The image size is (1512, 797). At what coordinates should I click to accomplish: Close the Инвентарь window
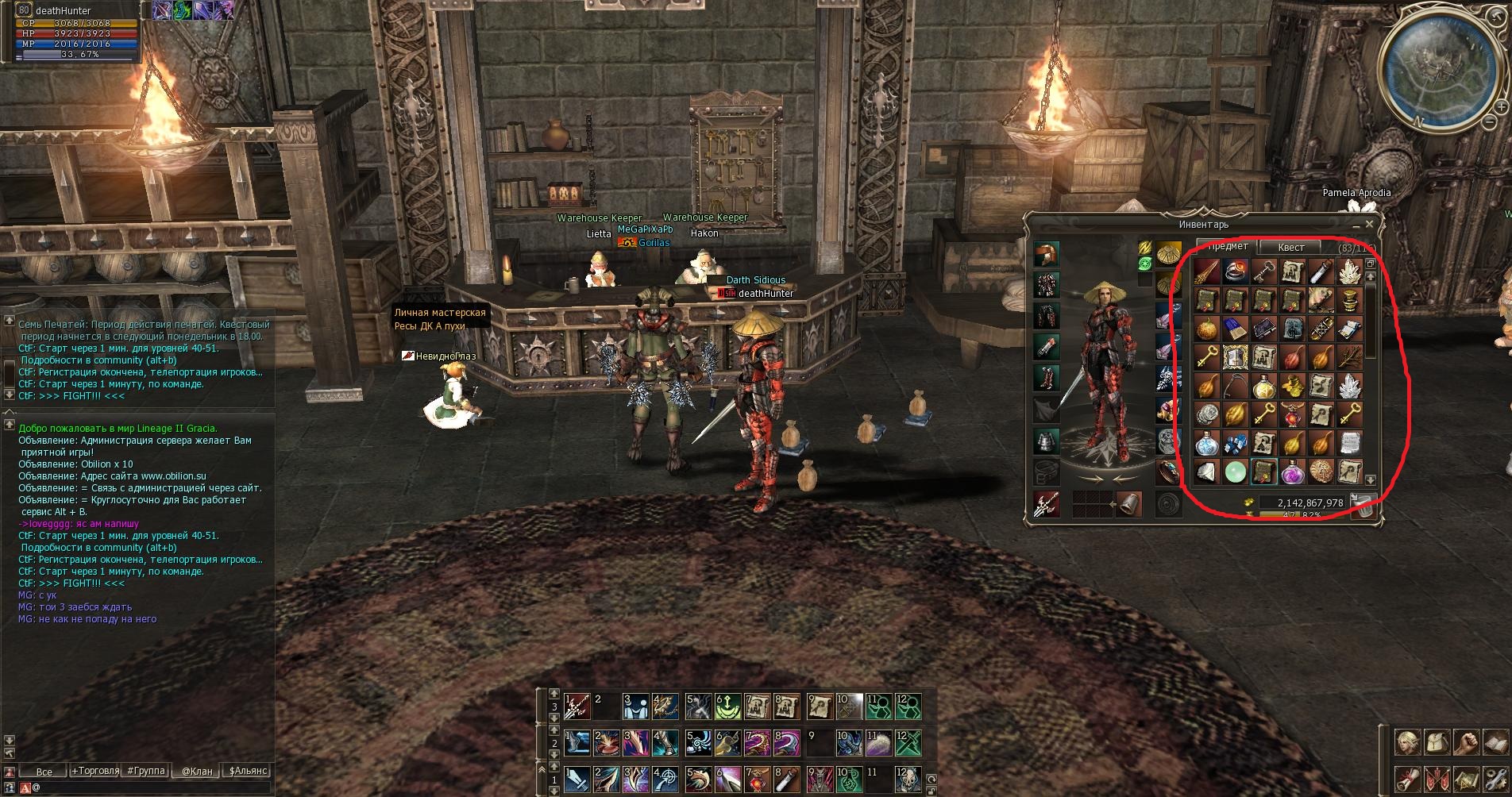pos(1369,225)
